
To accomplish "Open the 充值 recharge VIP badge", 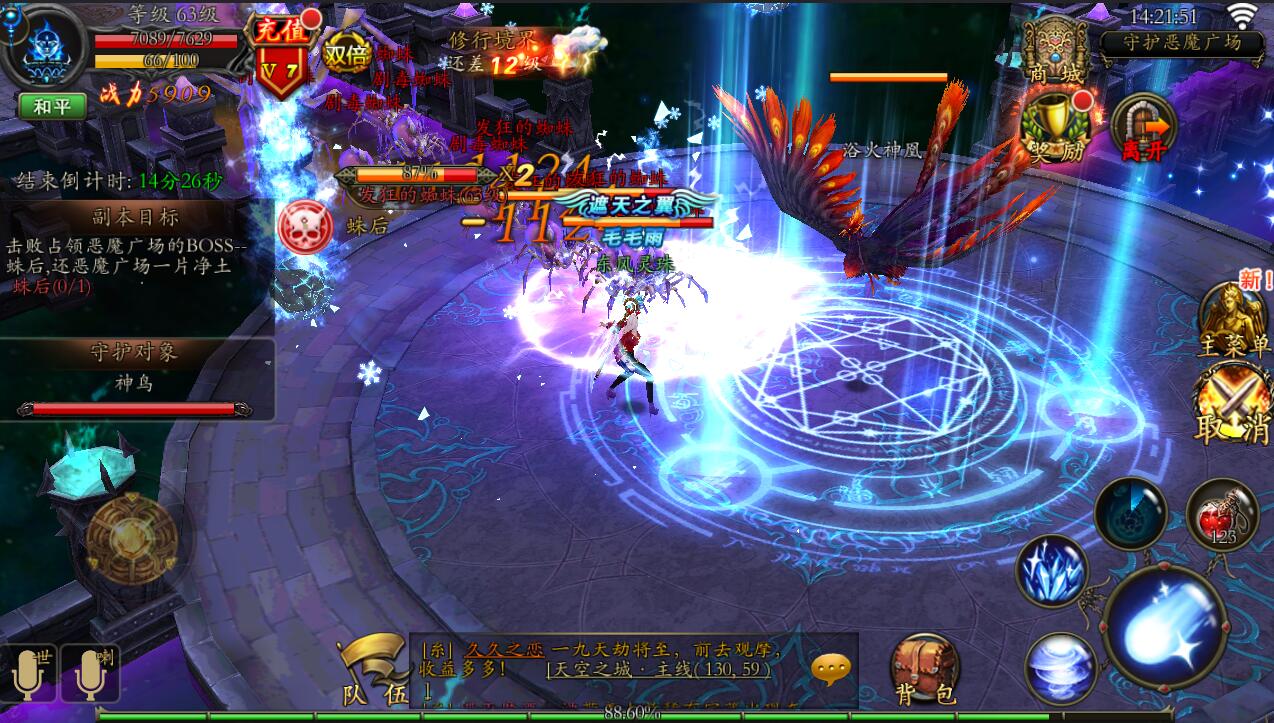I will tap(281, 58).
